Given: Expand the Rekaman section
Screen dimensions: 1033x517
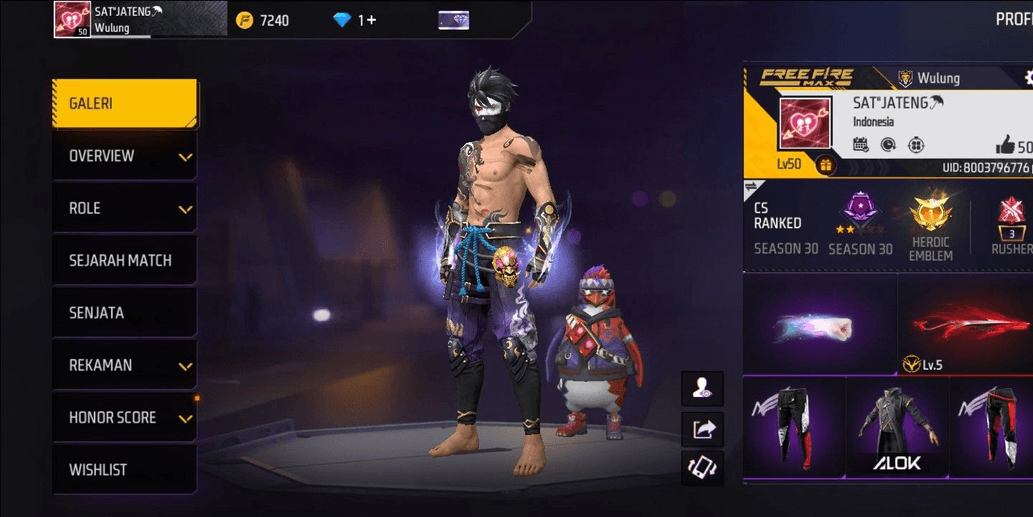Looking at the screenshot, I should [x=124, y=365].
